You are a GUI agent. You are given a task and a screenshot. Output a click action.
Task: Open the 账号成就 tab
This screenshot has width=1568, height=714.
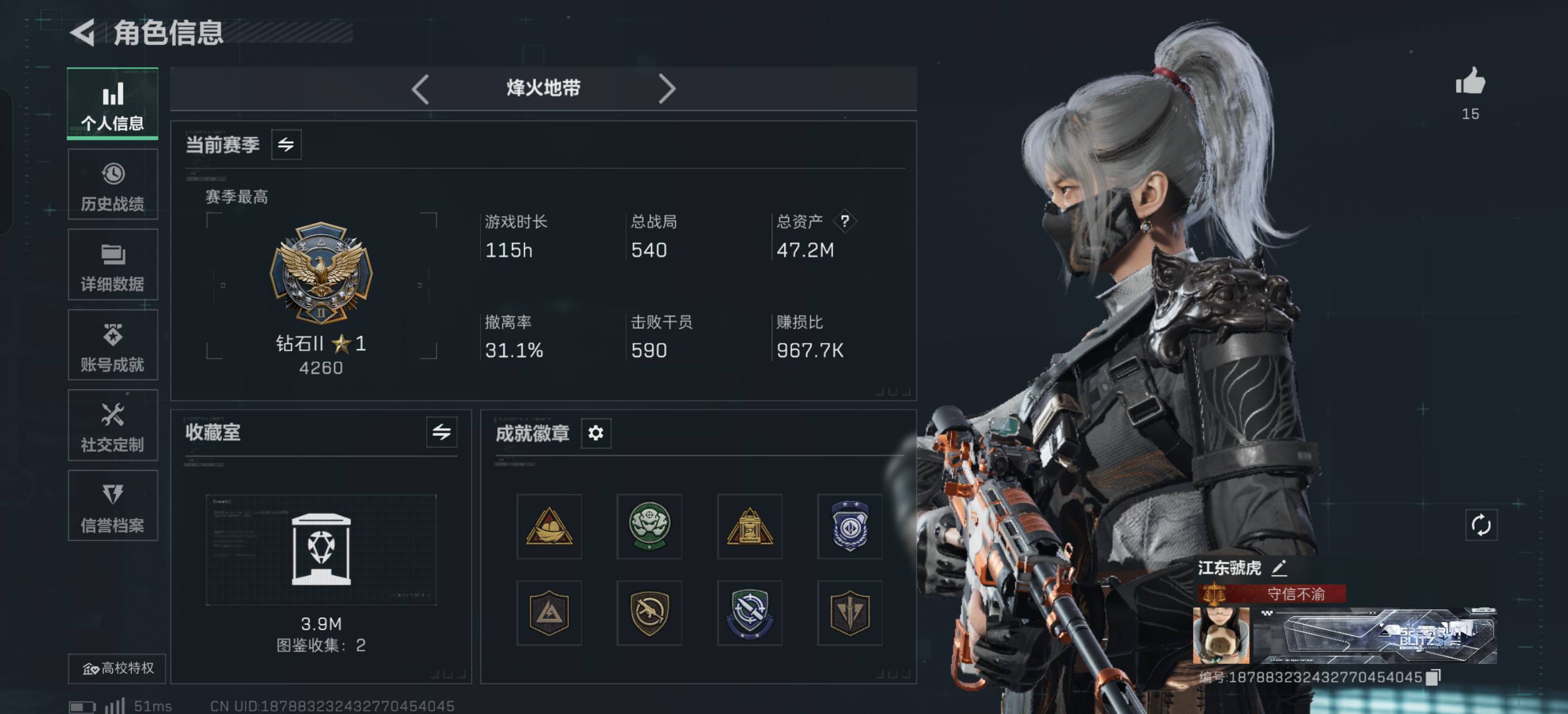click(x=112, y=346)
